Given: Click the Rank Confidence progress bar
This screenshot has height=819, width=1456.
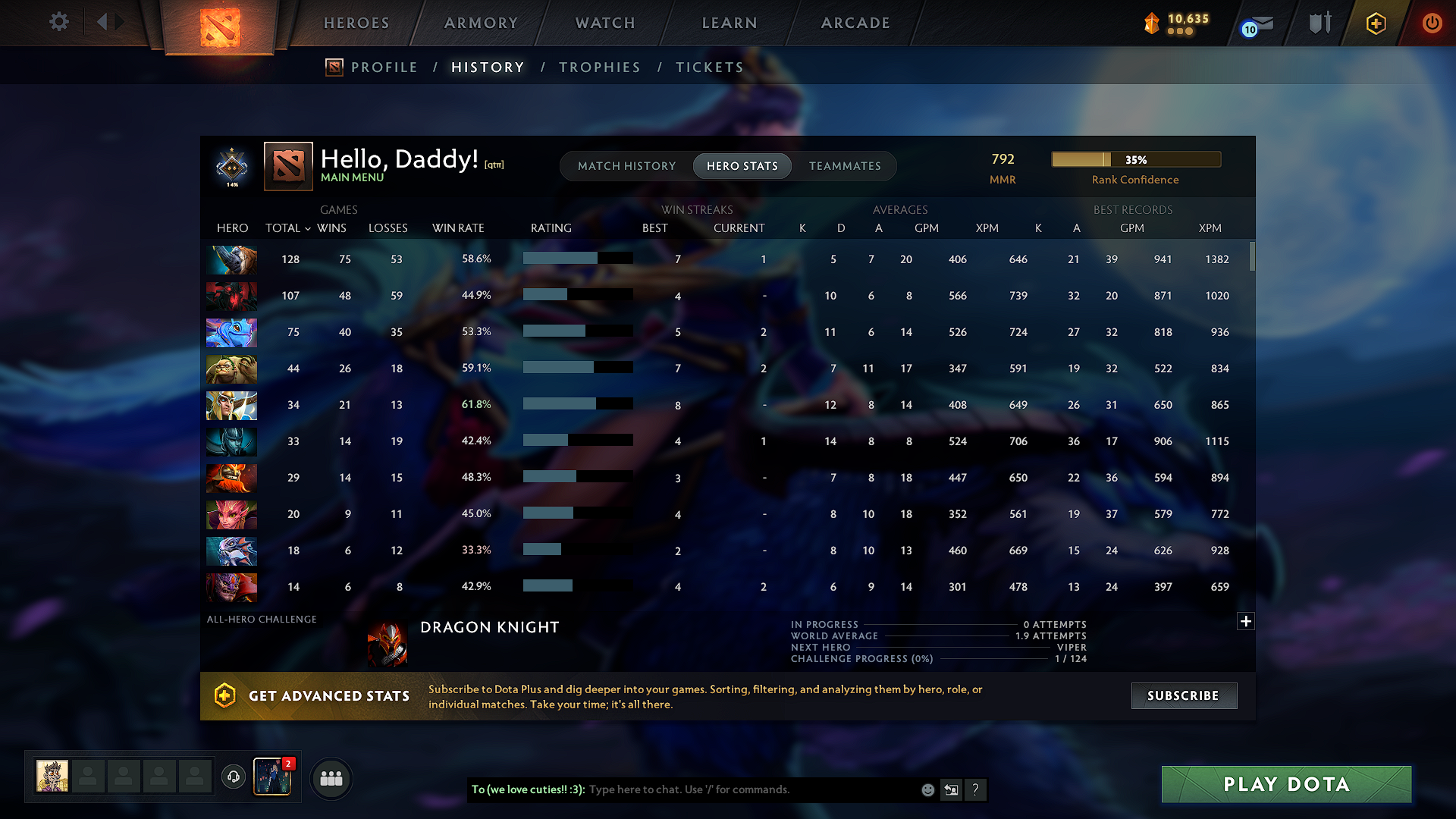Looking at the screenshot, I should pyautogui.click(x=1136, y=159).
